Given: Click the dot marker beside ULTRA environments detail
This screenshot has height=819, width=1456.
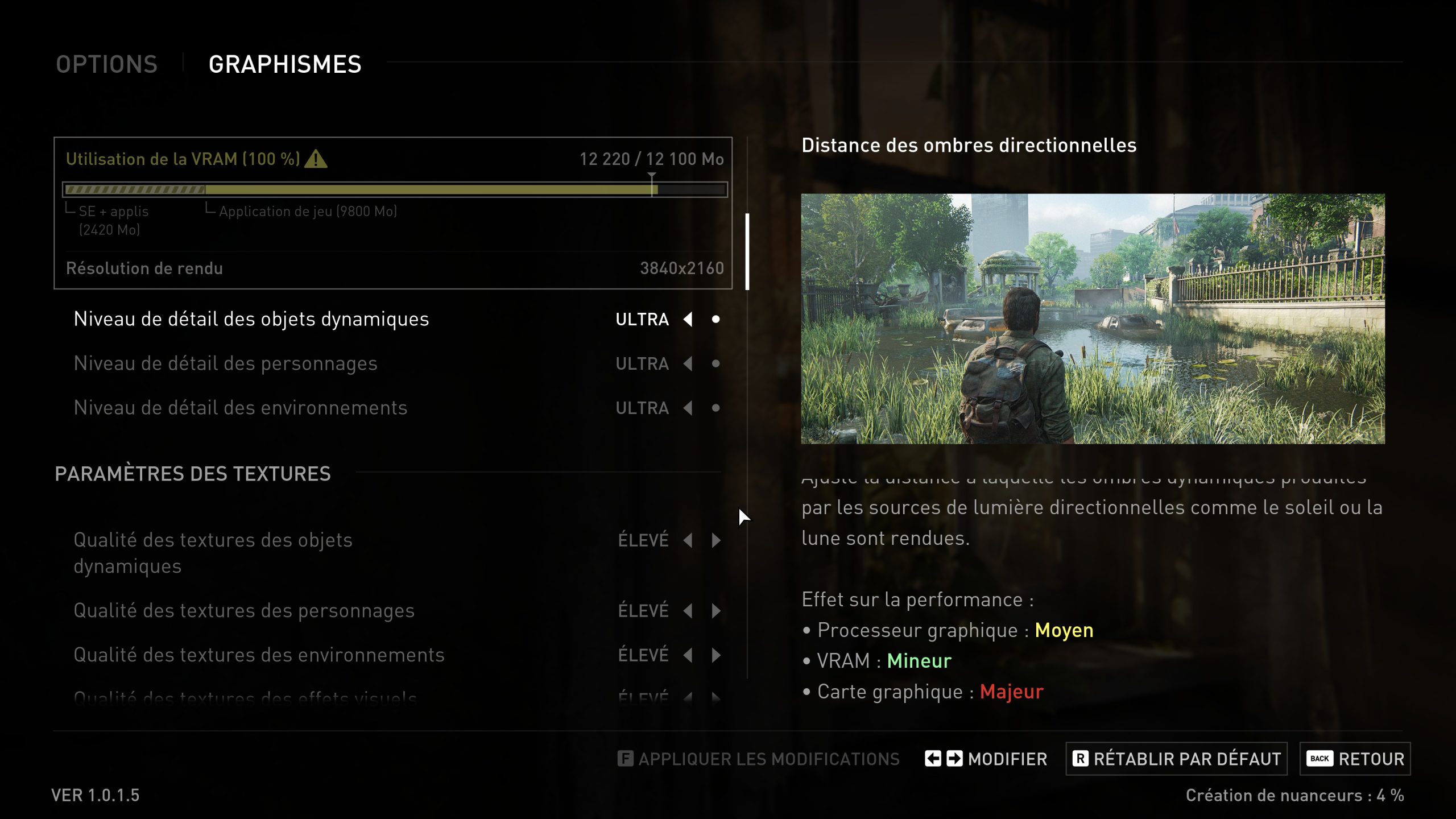Looking at the screenshot, I should [x=716, y=408].
